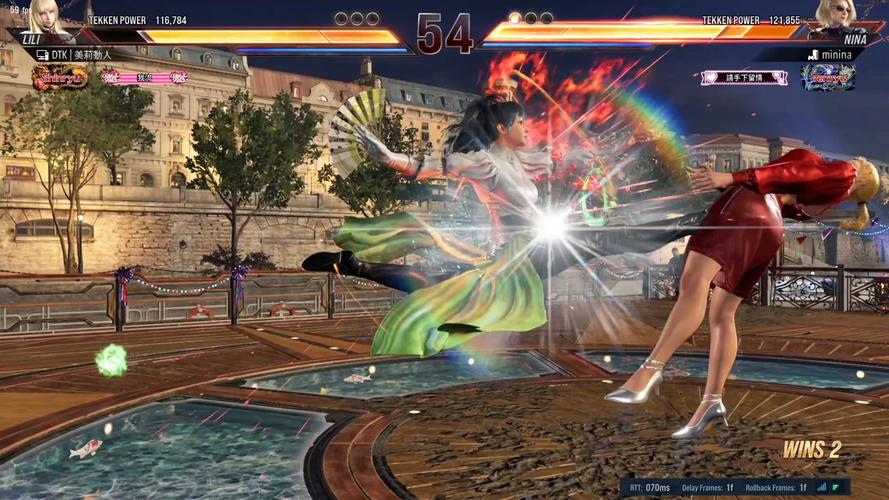Click the title plate left of minina's rank

click(743, 77)
